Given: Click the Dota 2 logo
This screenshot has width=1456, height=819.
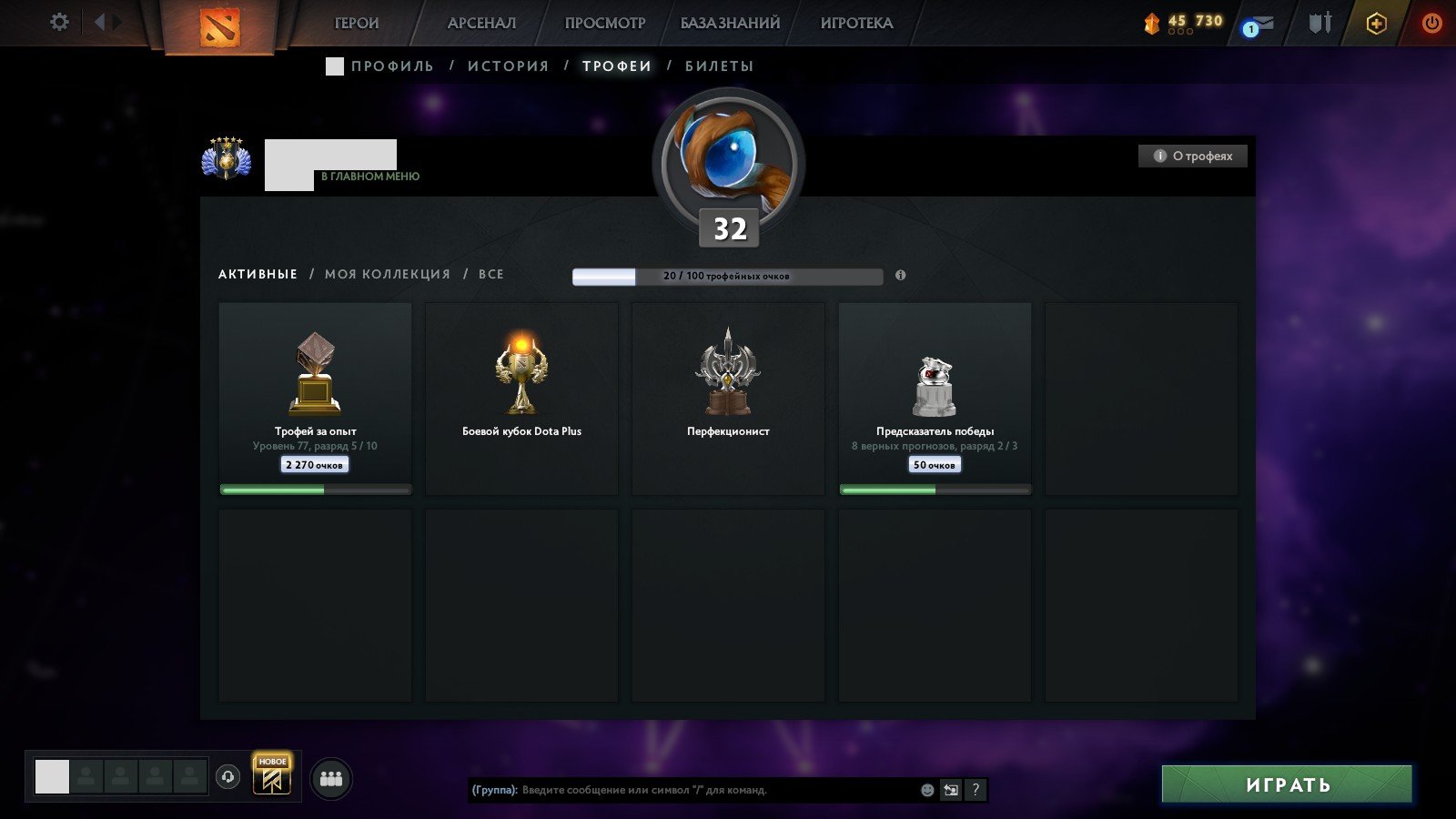Looking at the screenshot, I should (x=218, y=25).
